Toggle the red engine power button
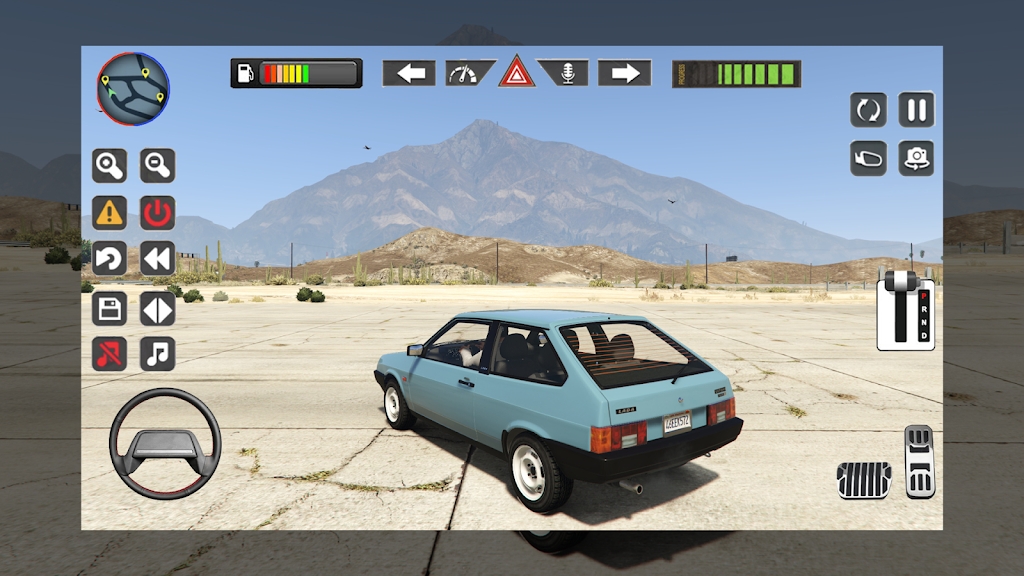The width and height of the screenshot is (1024, 576). (x=157, y=212)
